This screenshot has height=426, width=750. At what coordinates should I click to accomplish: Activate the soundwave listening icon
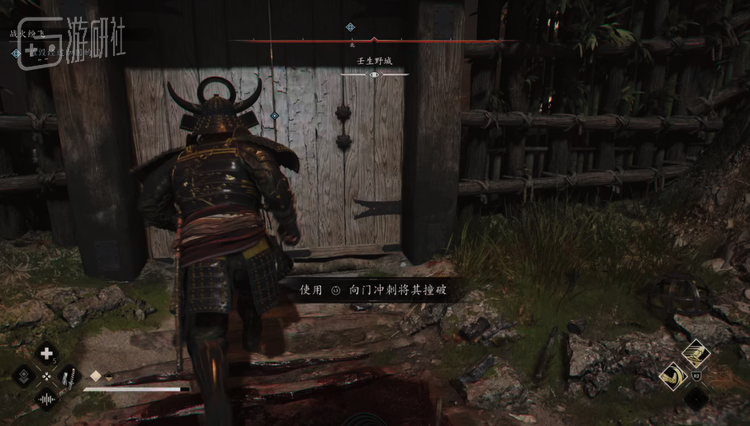(46, 399)
